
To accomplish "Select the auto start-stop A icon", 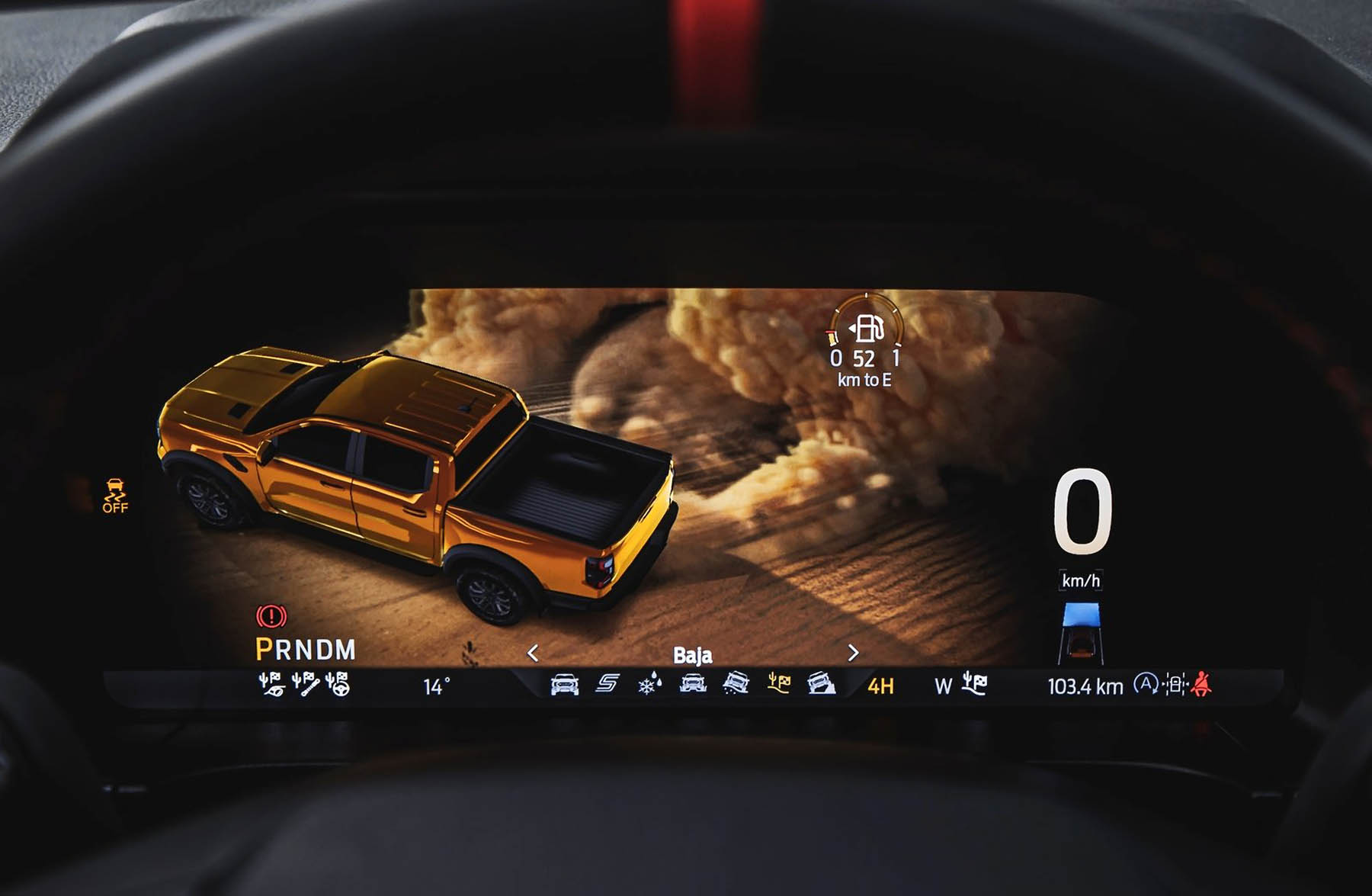I will pyautogui.click(x=1145, y=684).
